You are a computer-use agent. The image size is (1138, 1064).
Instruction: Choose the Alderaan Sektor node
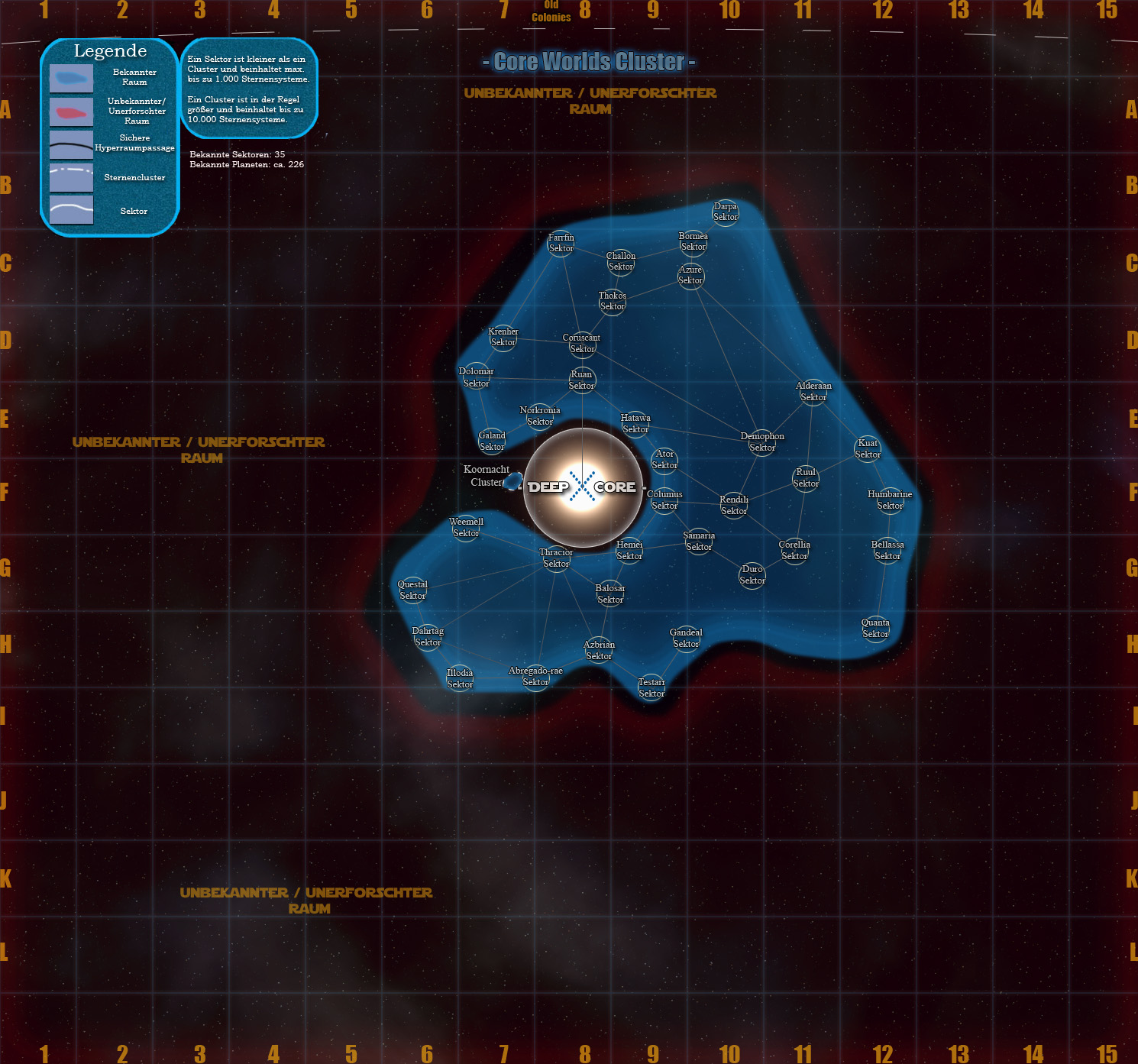pyautogui.click(x=813, y=392)
